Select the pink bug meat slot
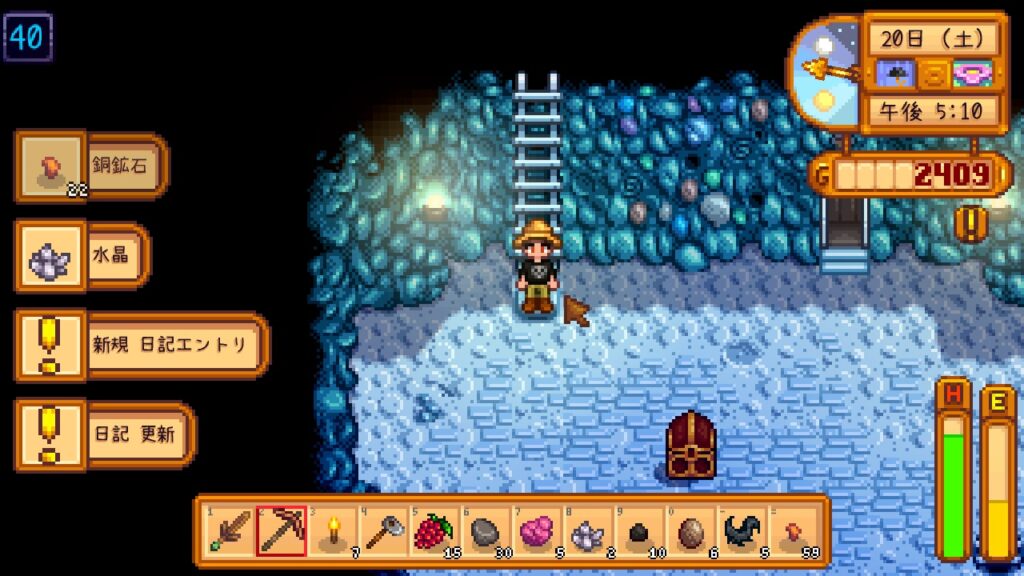 [x=537, y=531]
